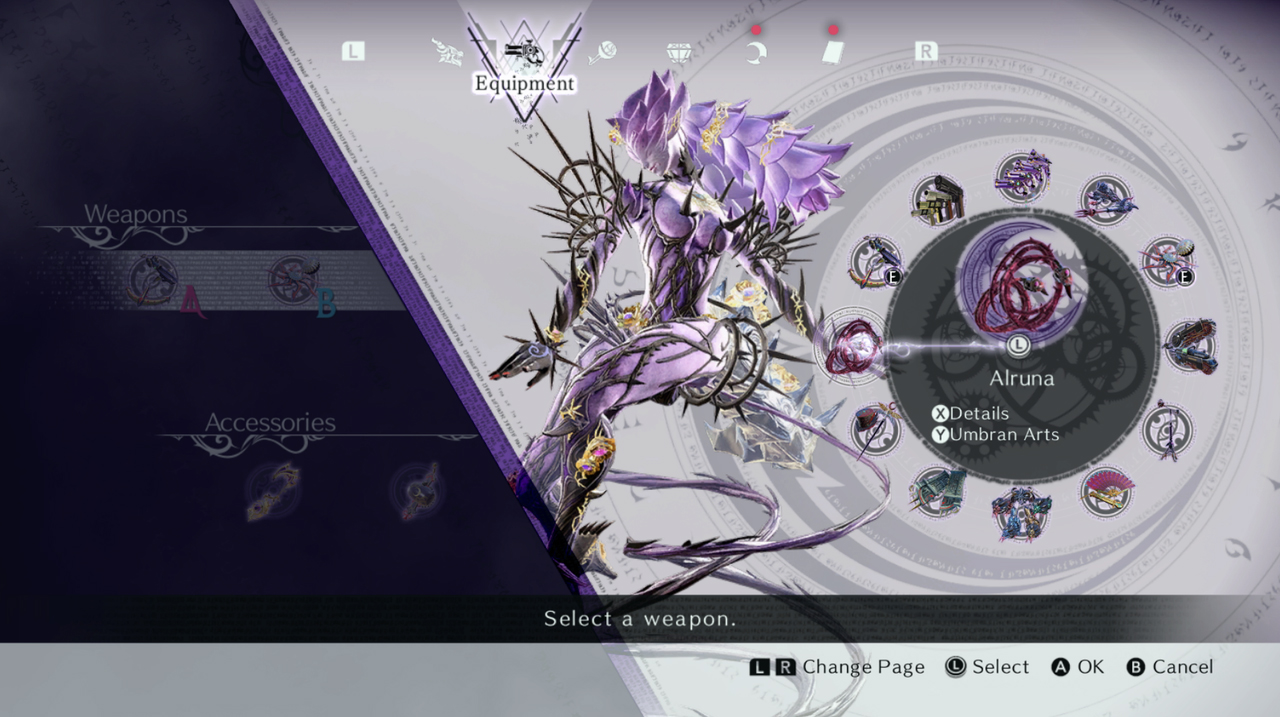Choose the golden bracelet accessory slot
1280x717 pixels.
click(273, 490)
